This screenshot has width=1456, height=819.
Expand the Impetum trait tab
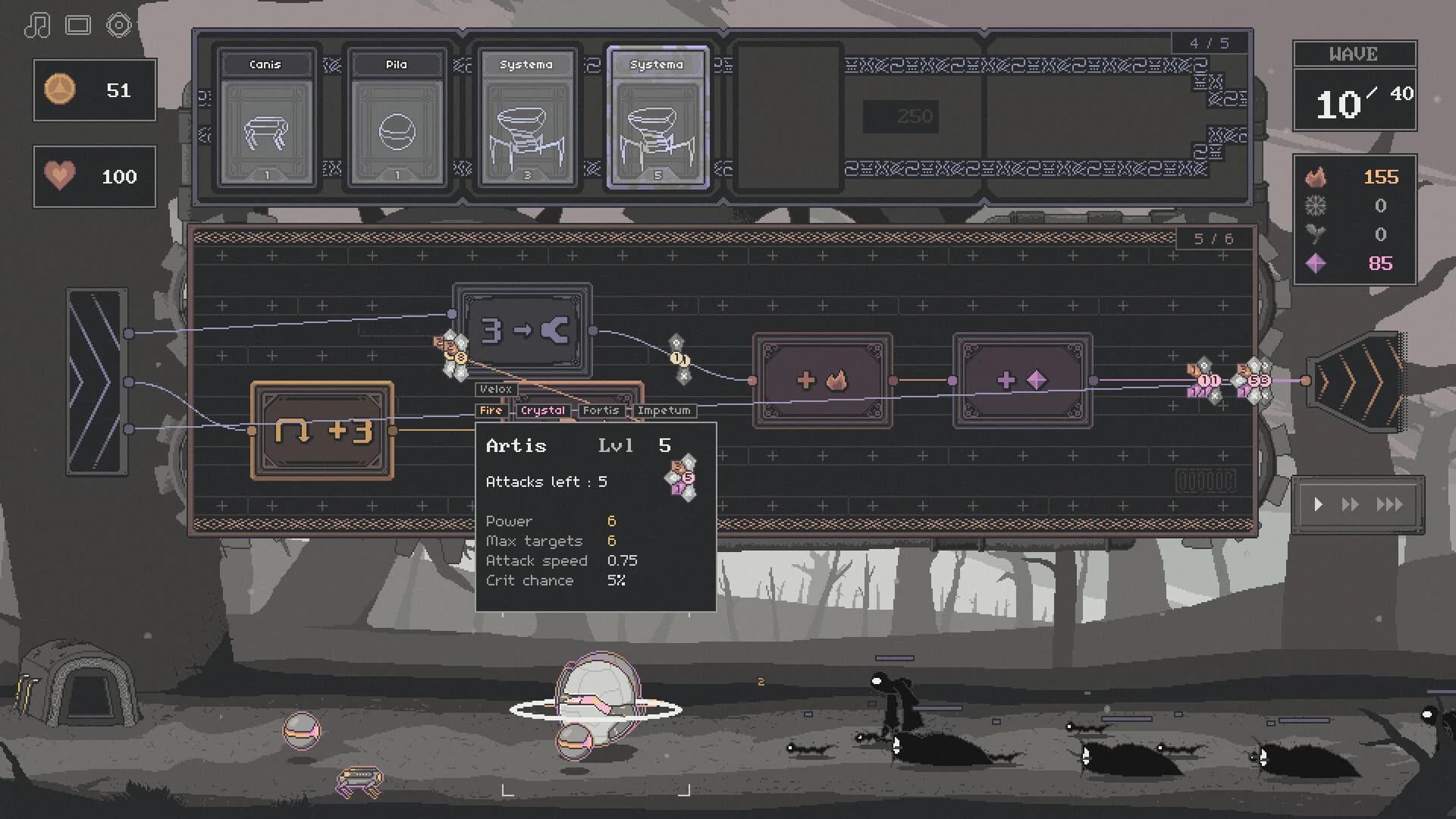[665, 410]
